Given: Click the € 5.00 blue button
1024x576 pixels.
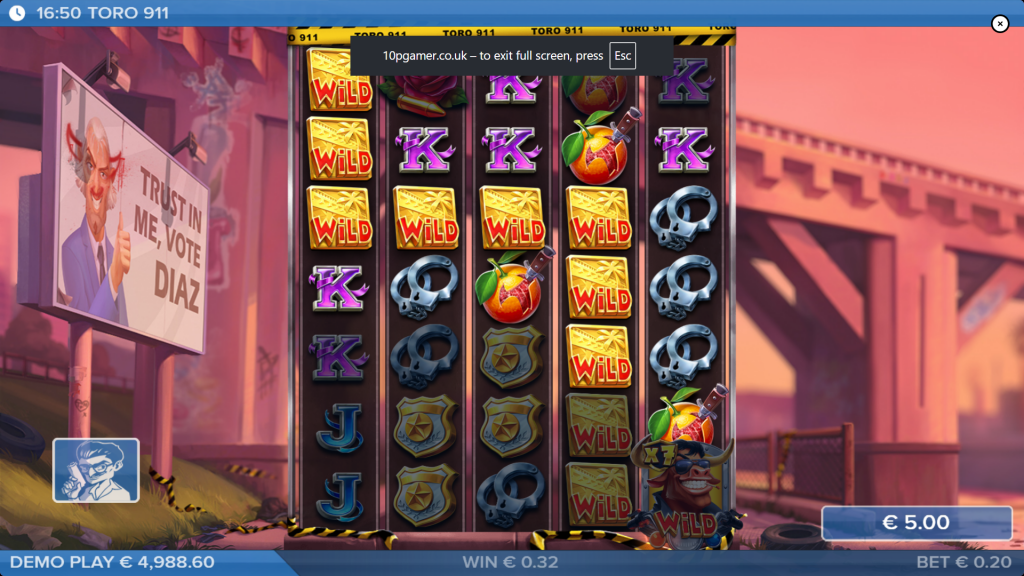Looking at the screenshot, I should (x=916, y=523).
